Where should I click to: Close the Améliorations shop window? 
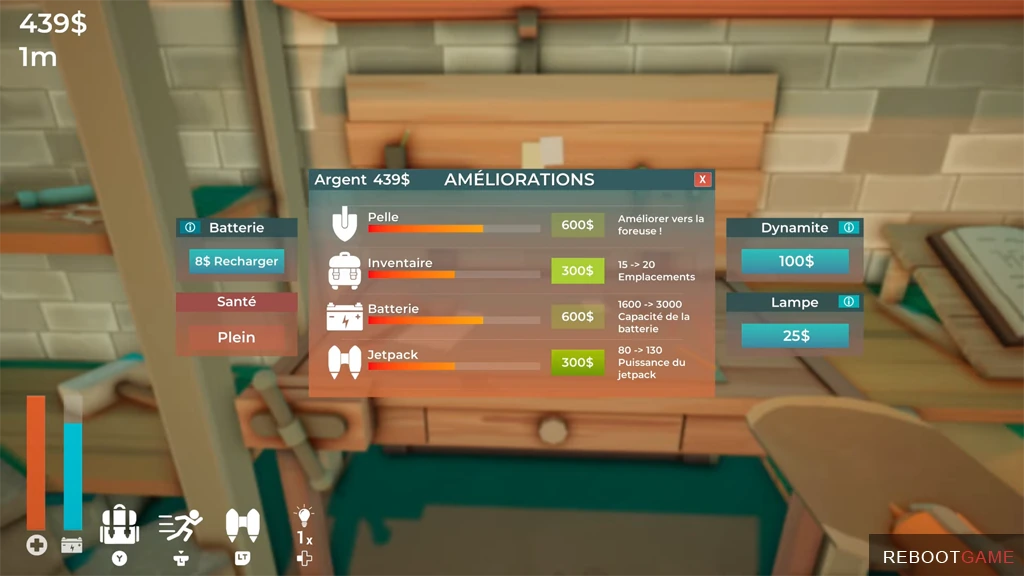coord(703,180)
